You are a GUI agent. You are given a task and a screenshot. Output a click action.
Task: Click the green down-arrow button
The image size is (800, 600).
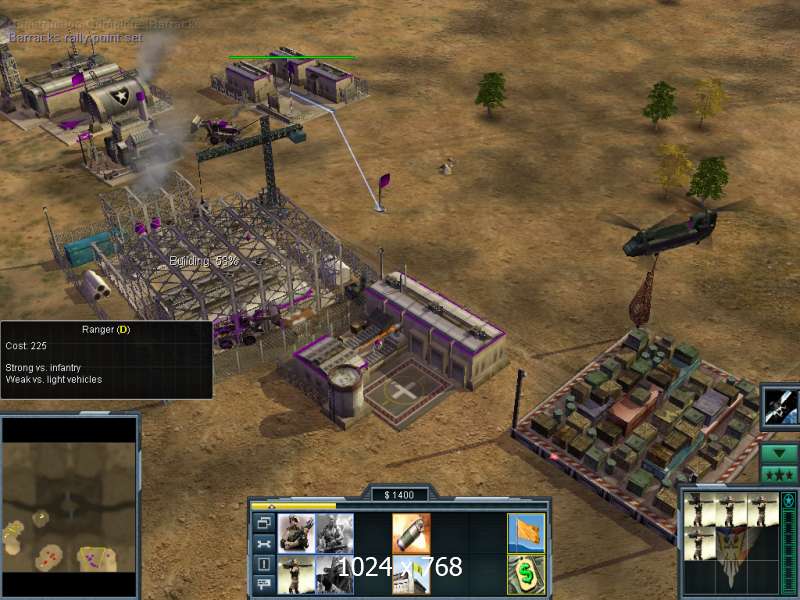(779, 453)
